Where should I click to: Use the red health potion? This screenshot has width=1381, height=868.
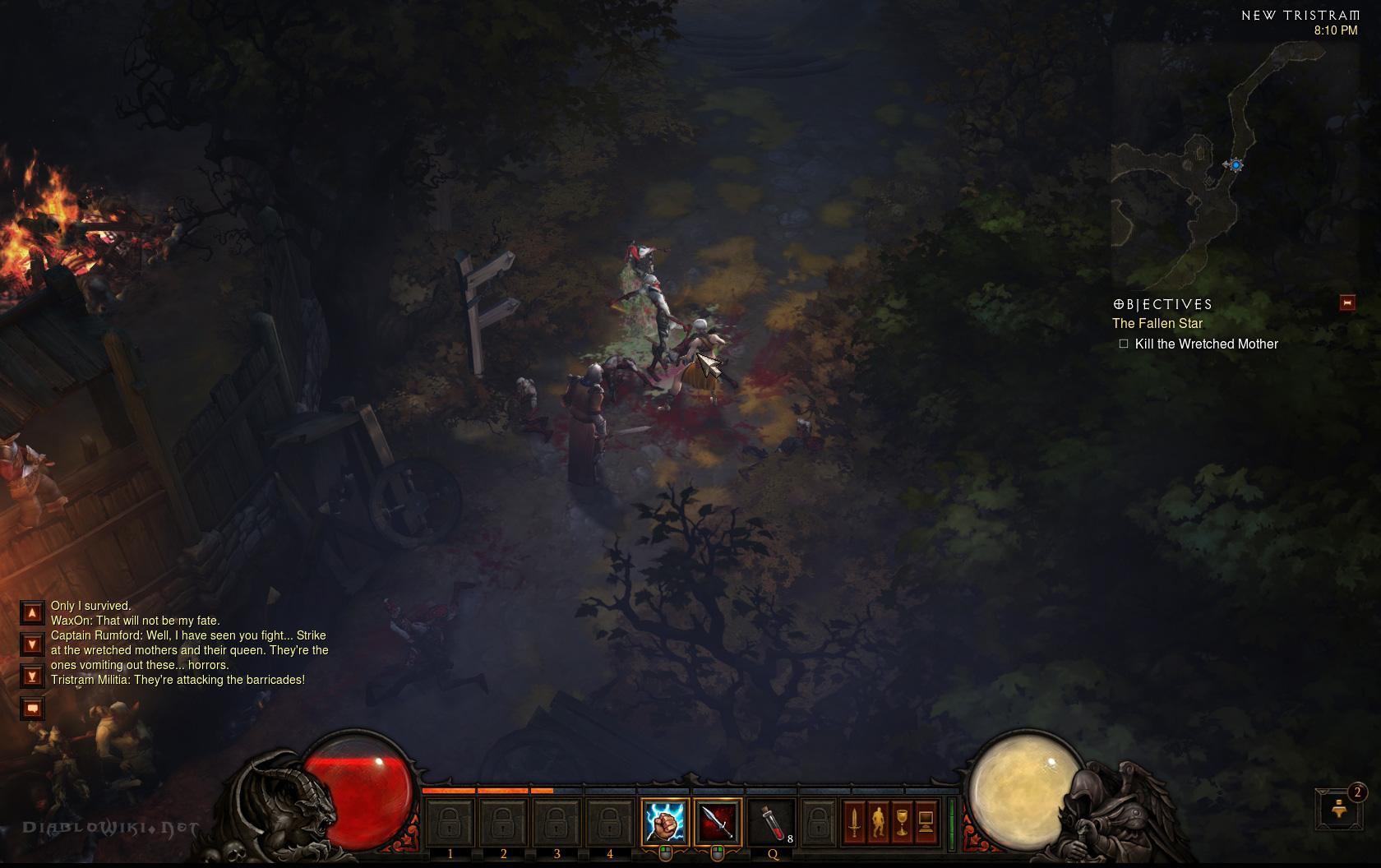click(x=771, y=822)
